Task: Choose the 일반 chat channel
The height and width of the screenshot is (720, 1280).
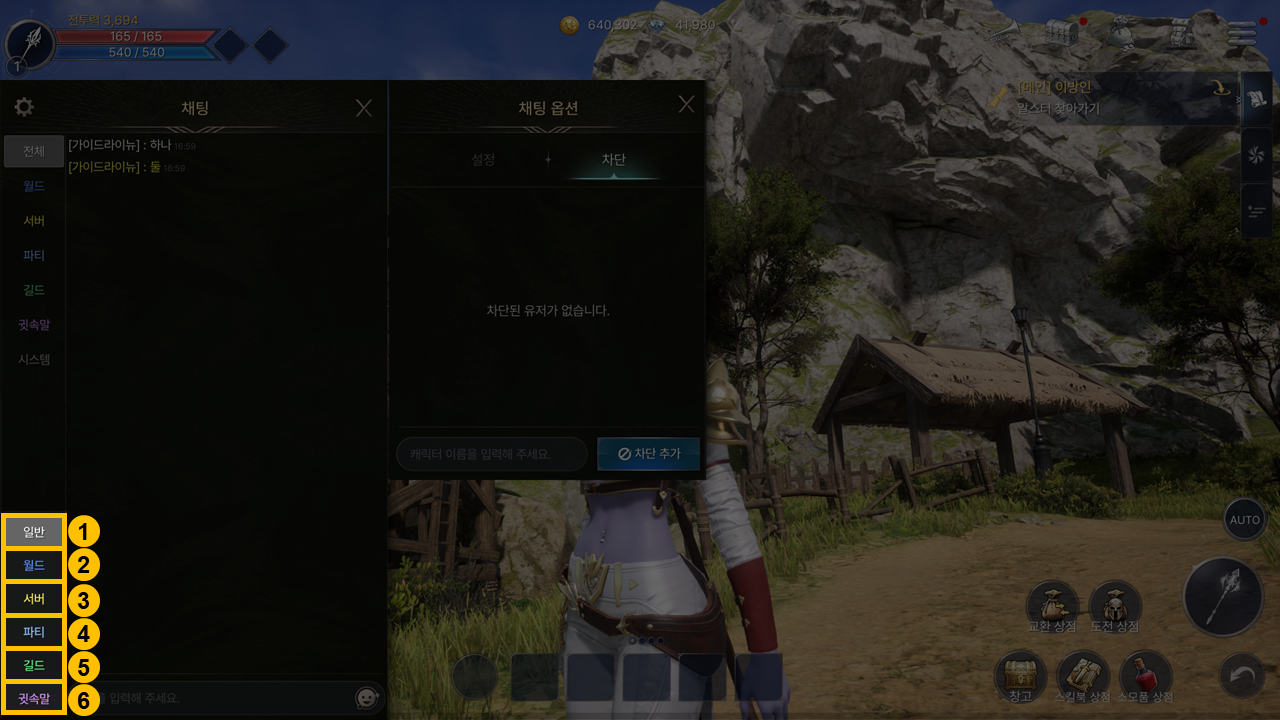Action: coord(34,532)
